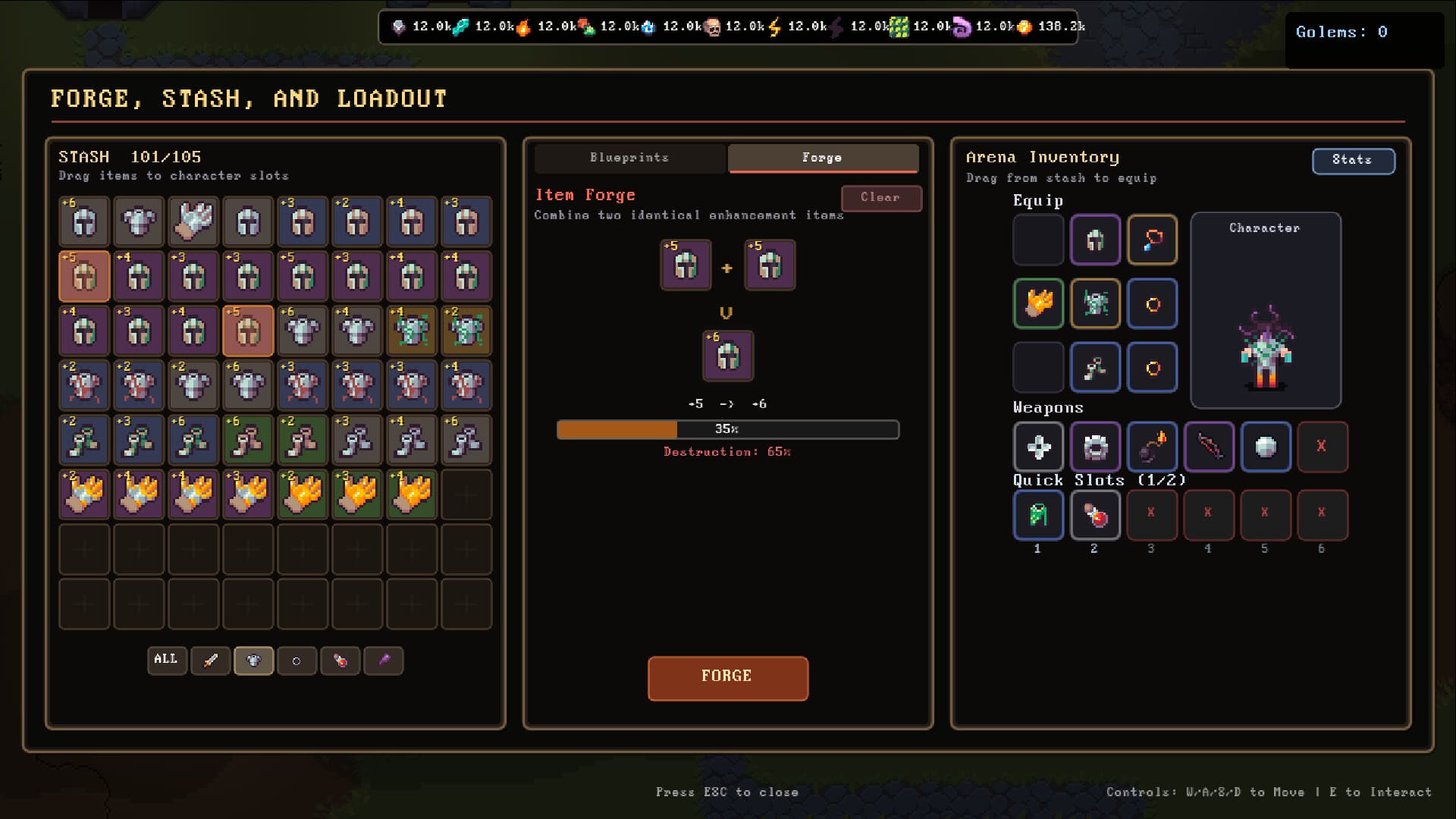Select the bomb weapon slot
This screenshot has height=819, width=1456.
pos(1152,447)
